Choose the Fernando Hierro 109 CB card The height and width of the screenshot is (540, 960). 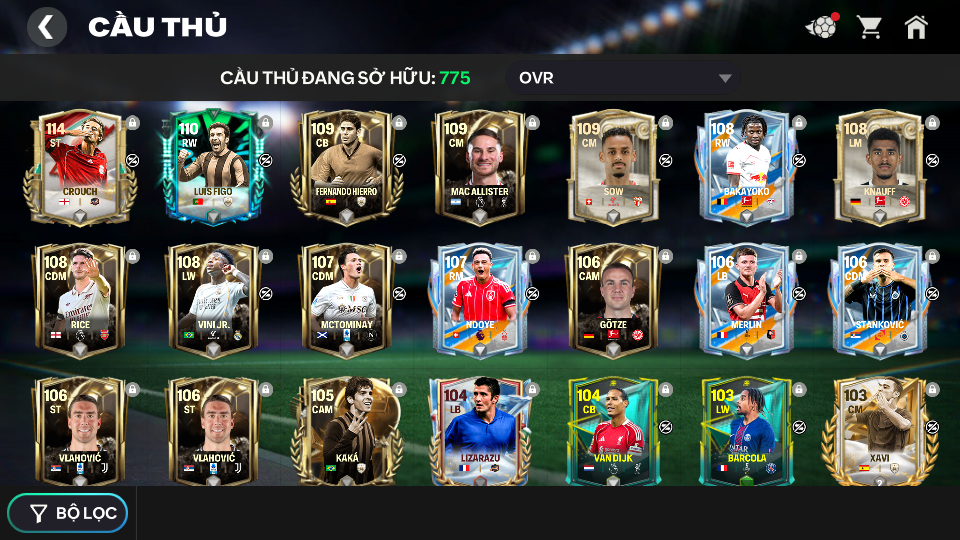point(345,167)
